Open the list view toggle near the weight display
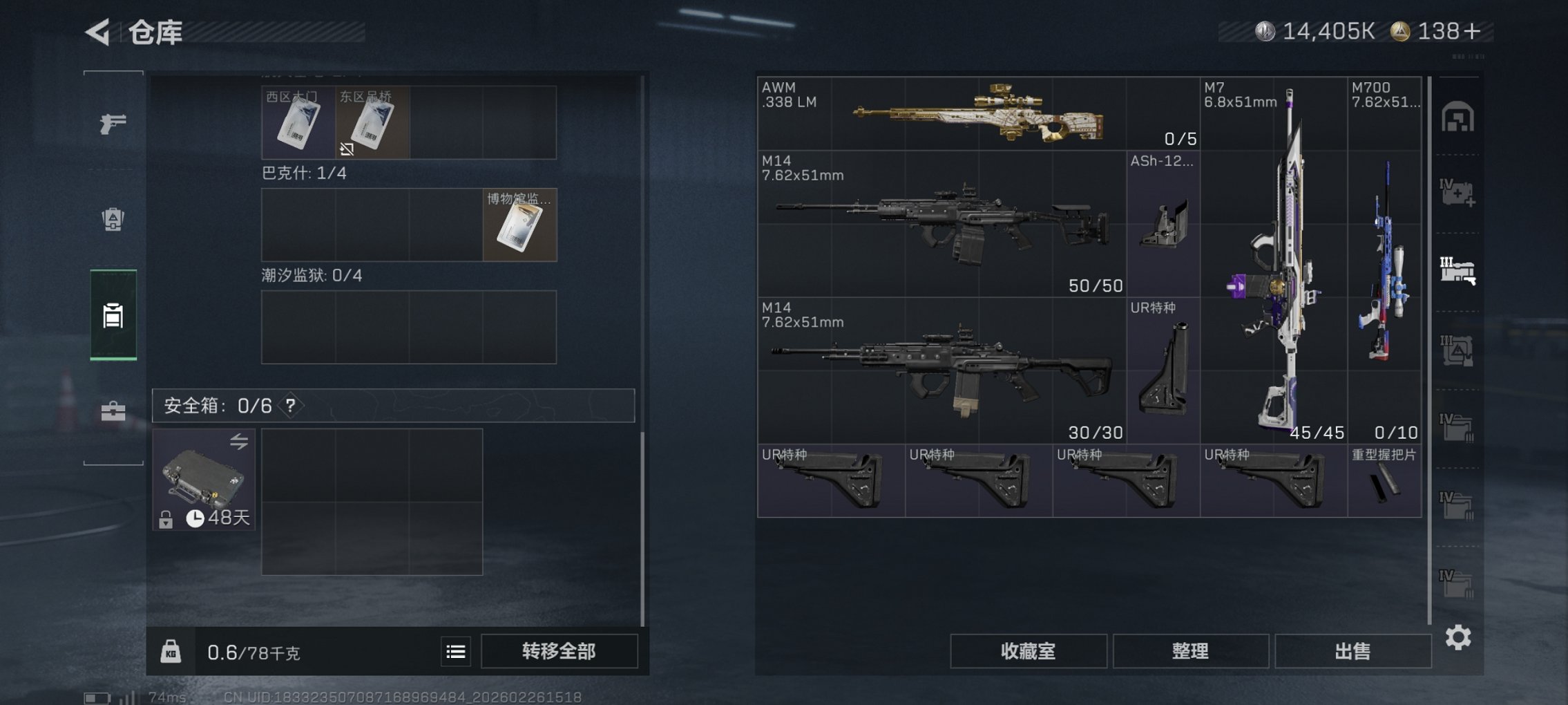Image resolution: width=1568 pixels, height=705 pixels. coord(455,651)
